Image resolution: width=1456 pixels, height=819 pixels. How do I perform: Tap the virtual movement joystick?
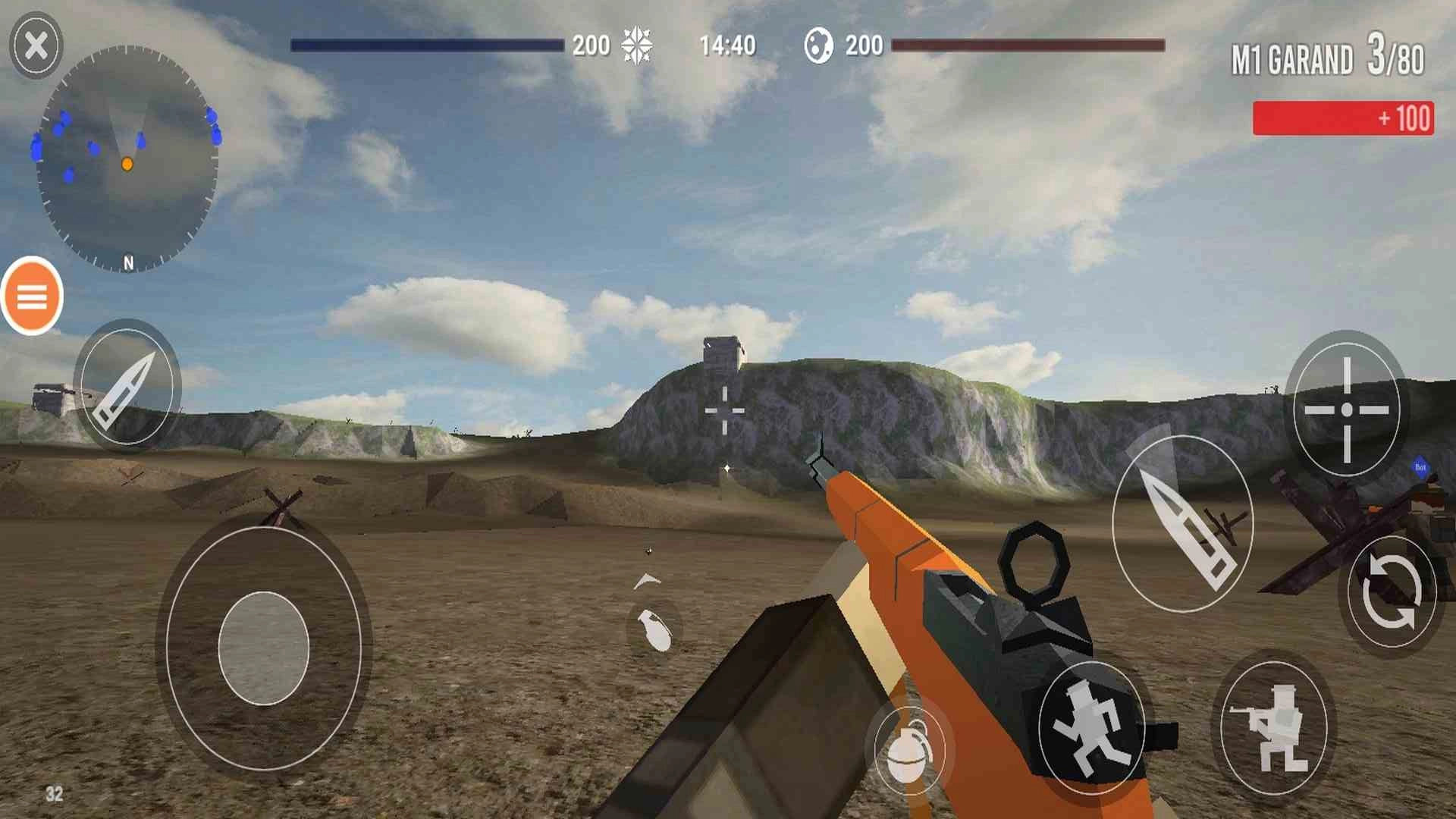point(264,648)
